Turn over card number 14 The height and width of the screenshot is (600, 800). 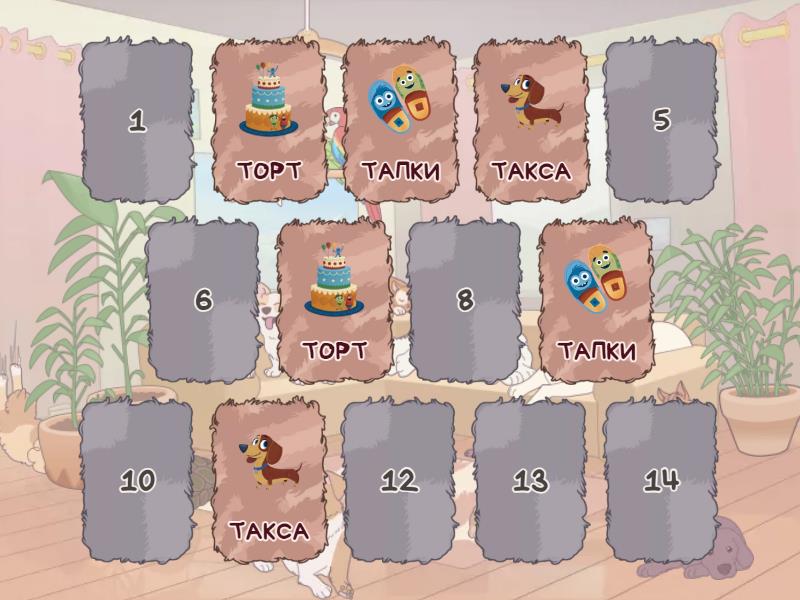661,480
